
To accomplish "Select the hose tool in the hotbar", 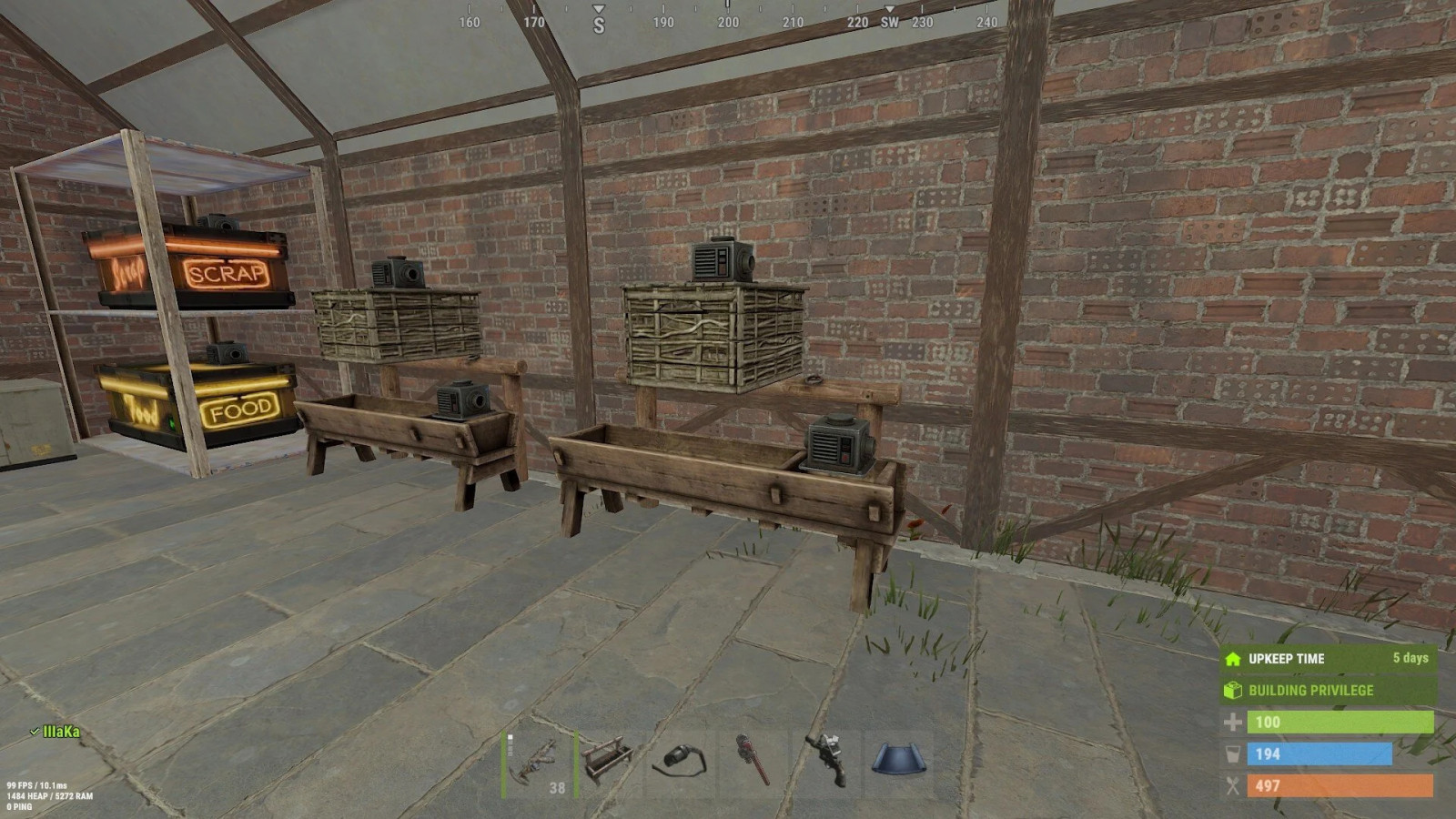I will tap(682, 763).
